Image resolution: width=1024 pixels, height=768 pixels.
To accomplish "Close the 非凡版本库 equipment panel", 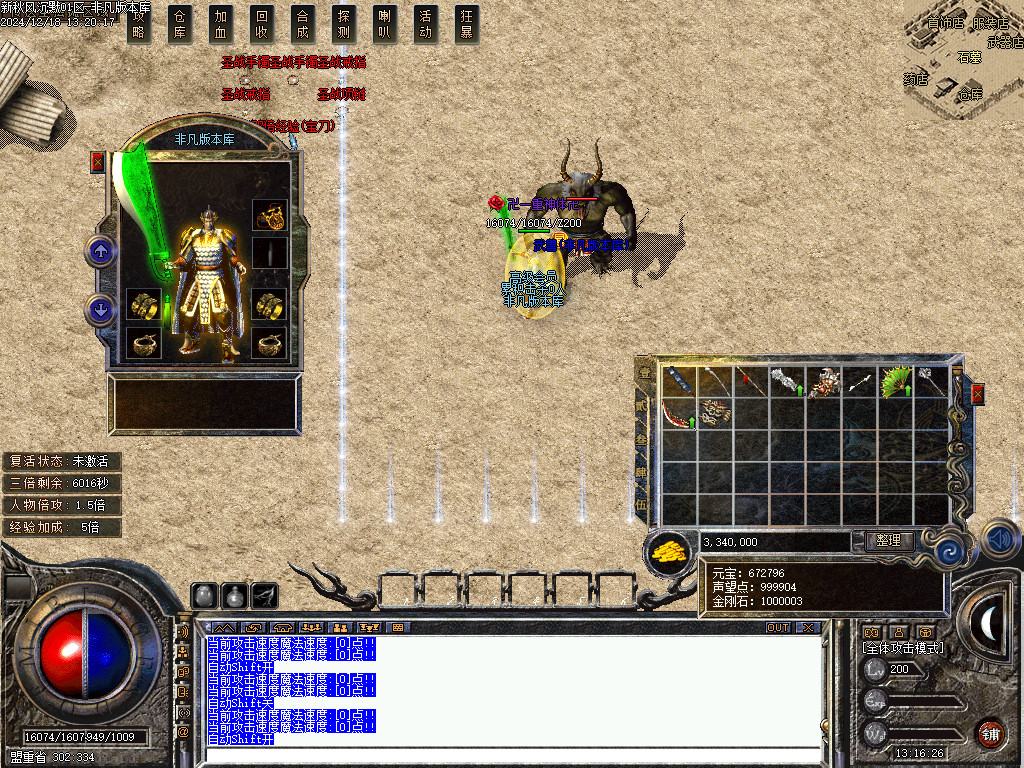I will [97, 161].
